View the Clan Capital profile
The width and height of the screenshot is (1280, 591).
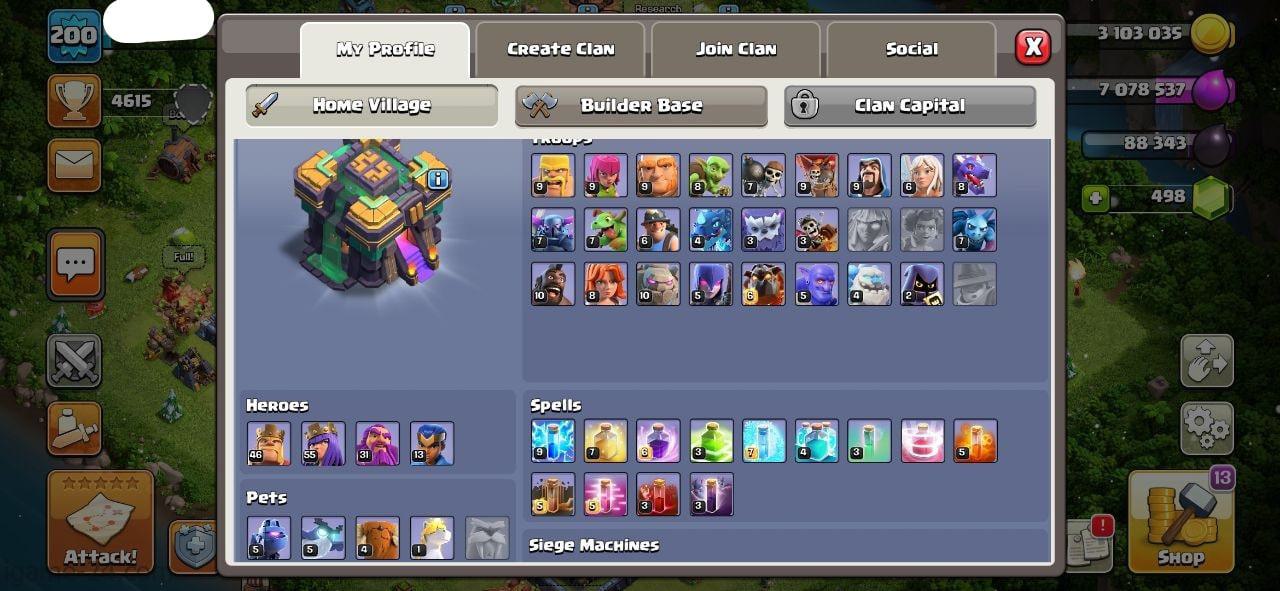909,106
